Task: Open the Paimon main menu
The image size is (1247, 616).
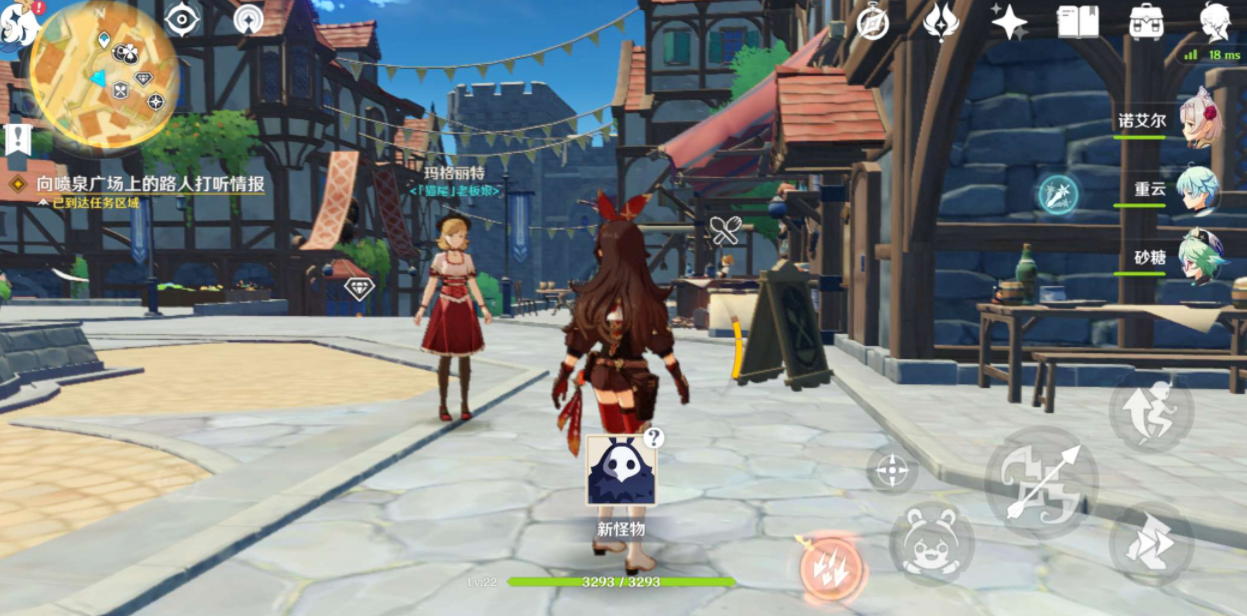Action: [x=18, y=22]
